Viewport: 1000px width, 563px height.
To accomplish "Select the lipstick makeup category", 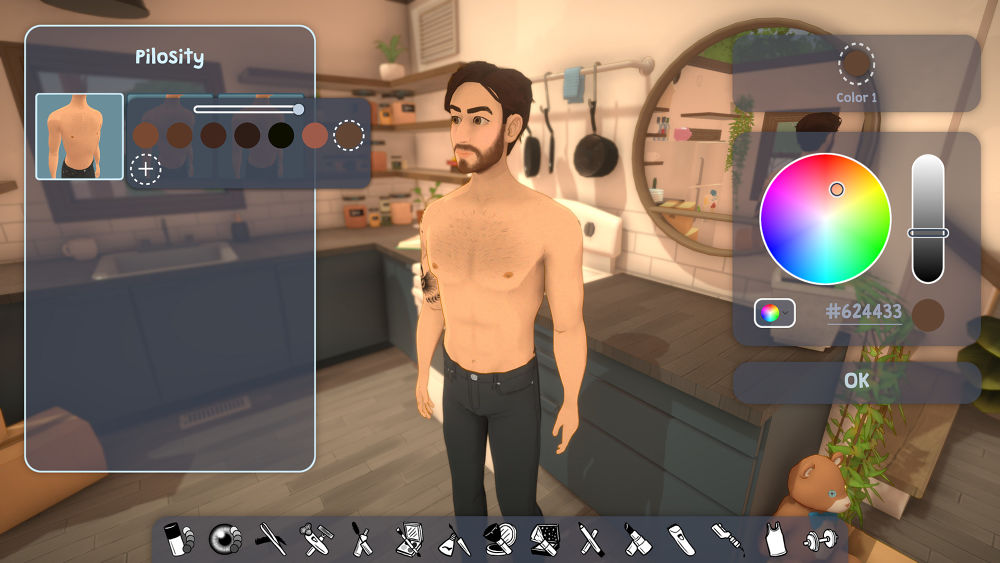I will coord(634,540).
